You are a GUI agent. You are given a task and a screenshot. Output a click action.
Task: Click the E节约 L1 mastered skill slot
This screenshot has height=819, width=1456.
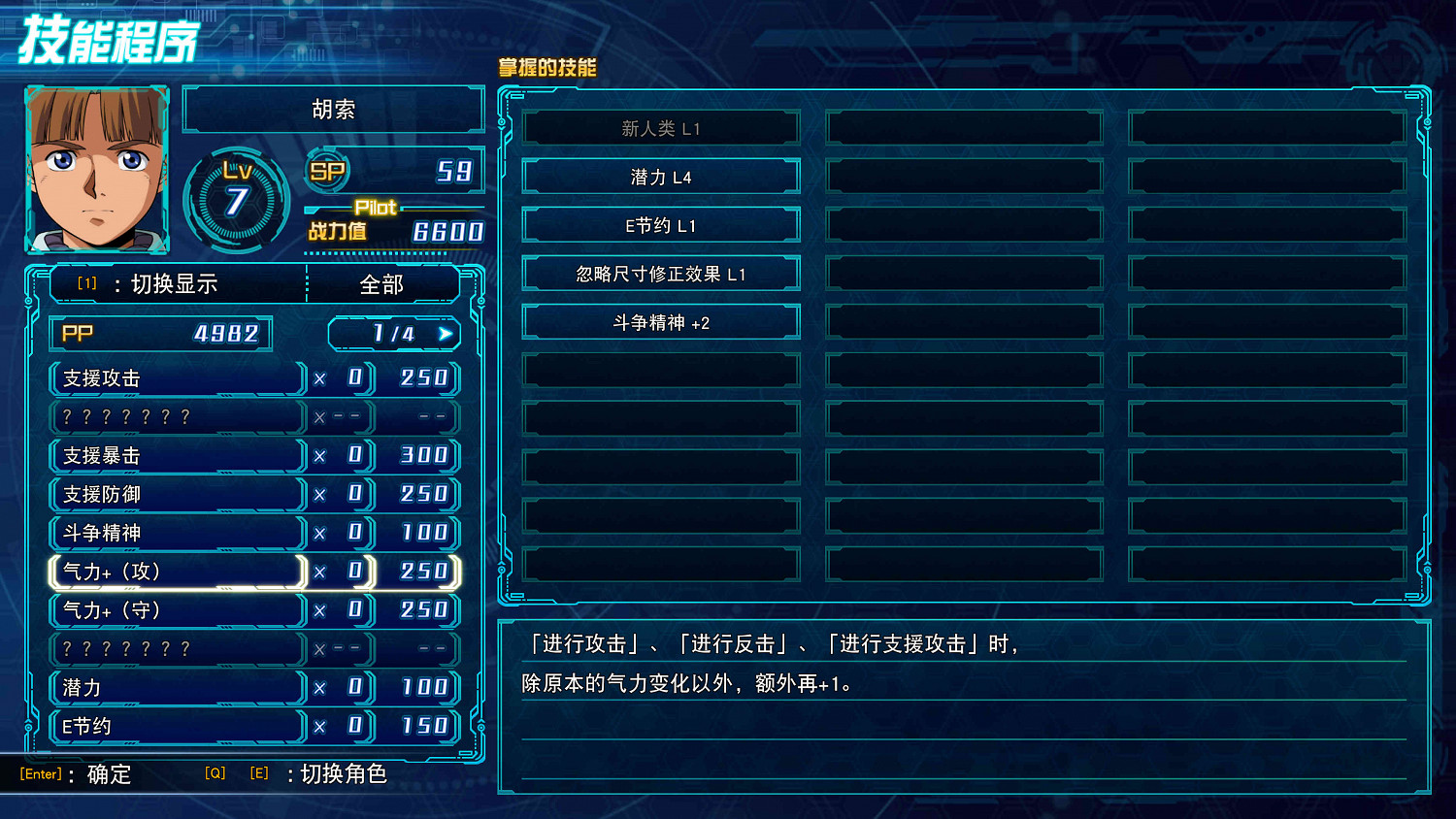click(x=661, y=224)
